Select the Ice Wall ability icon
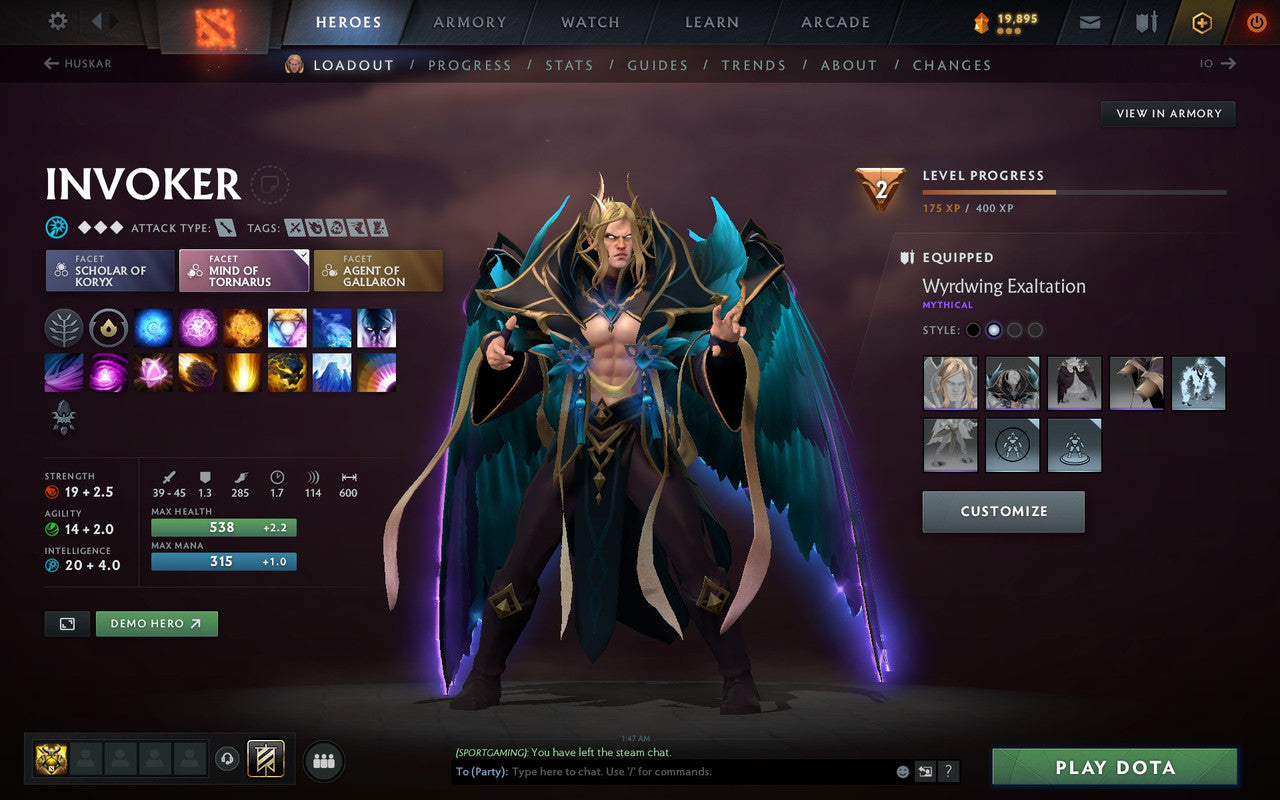The image size is (1280, 800). [x=331, y=373]
